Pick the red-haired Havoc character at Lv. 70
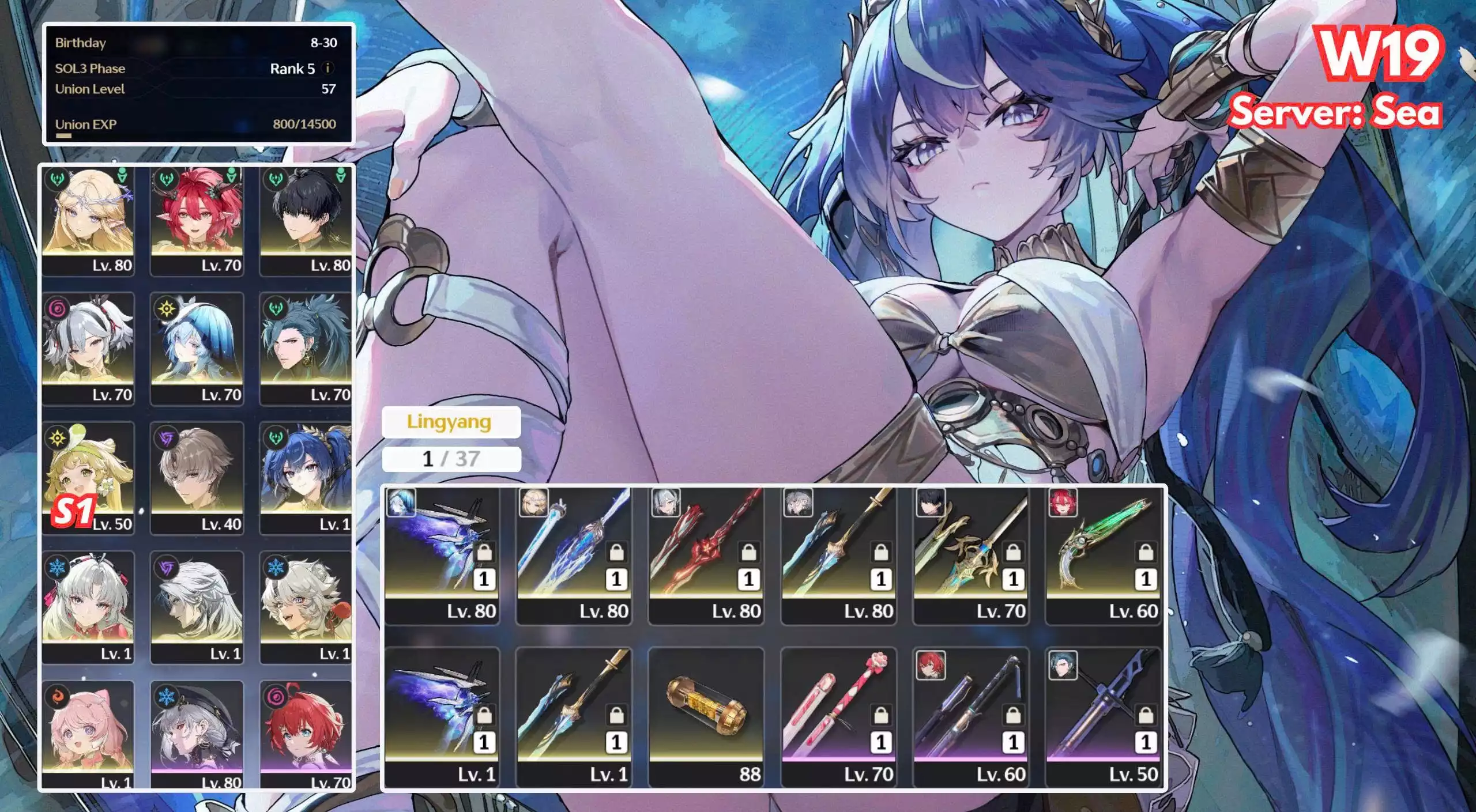The image size is (1476, 812). (306, 732)
